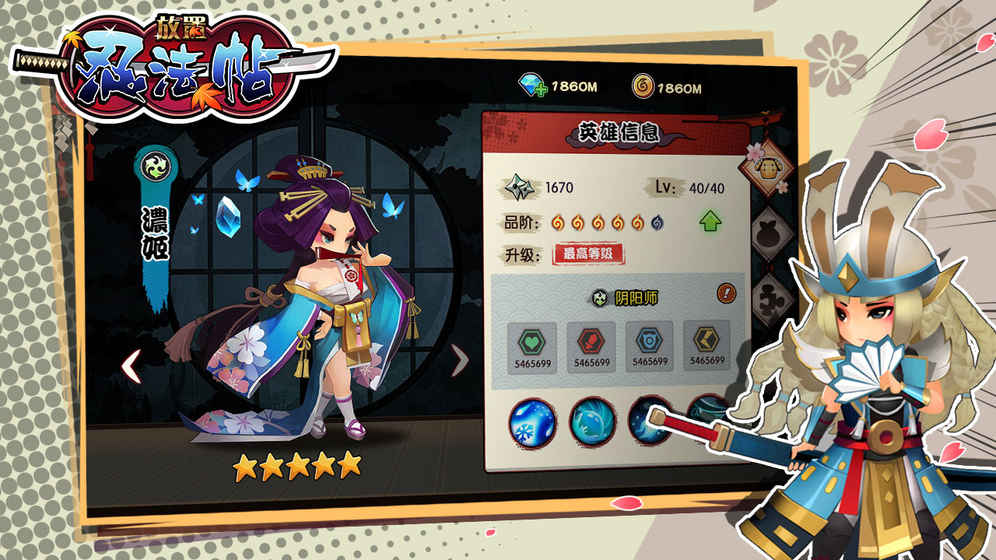
Task: Show the previous hero with the left arrow
Action: 130,365
